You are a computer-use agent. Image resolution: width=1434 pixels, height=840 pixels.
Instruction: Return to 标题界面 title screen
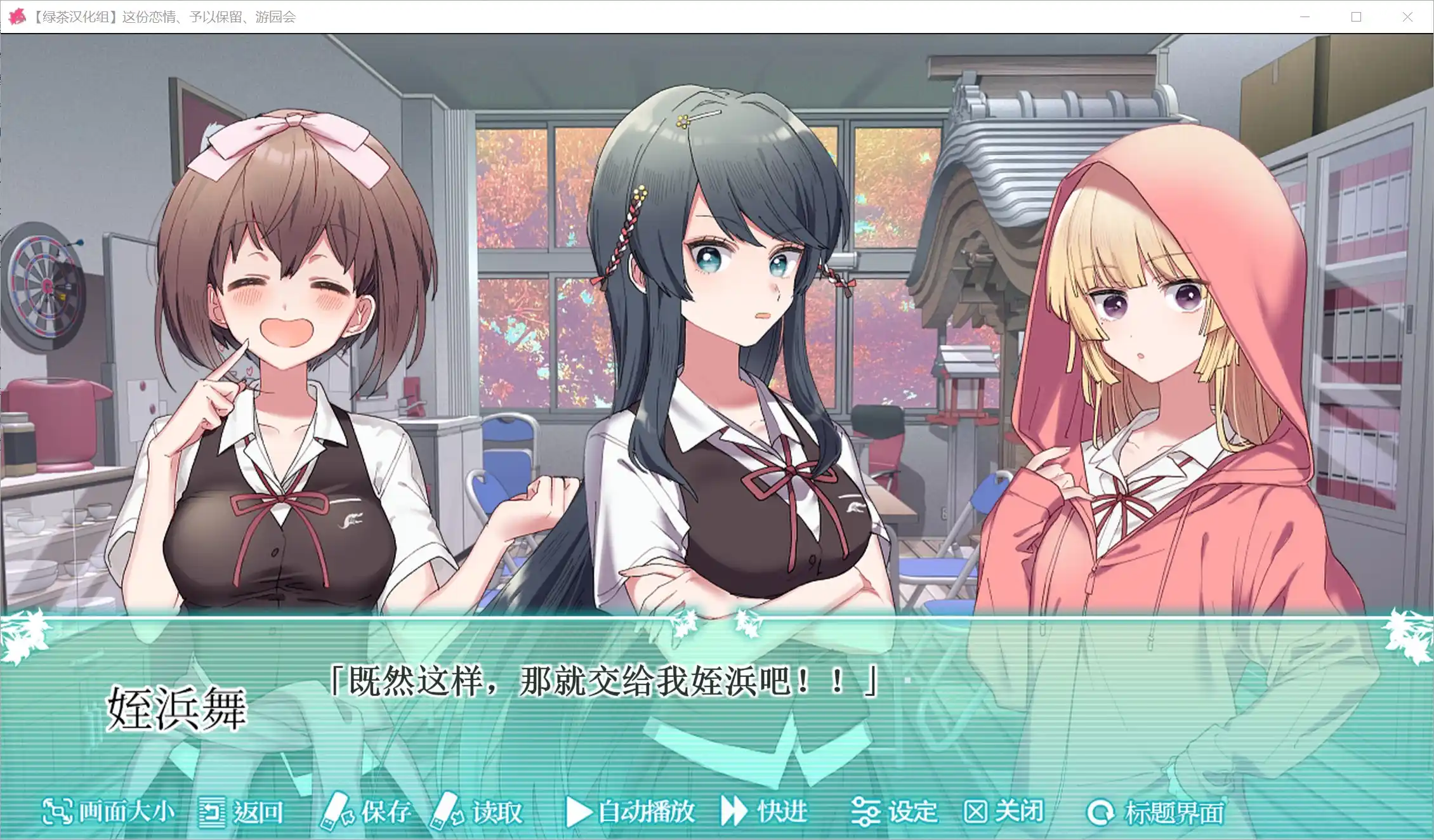1156,812
